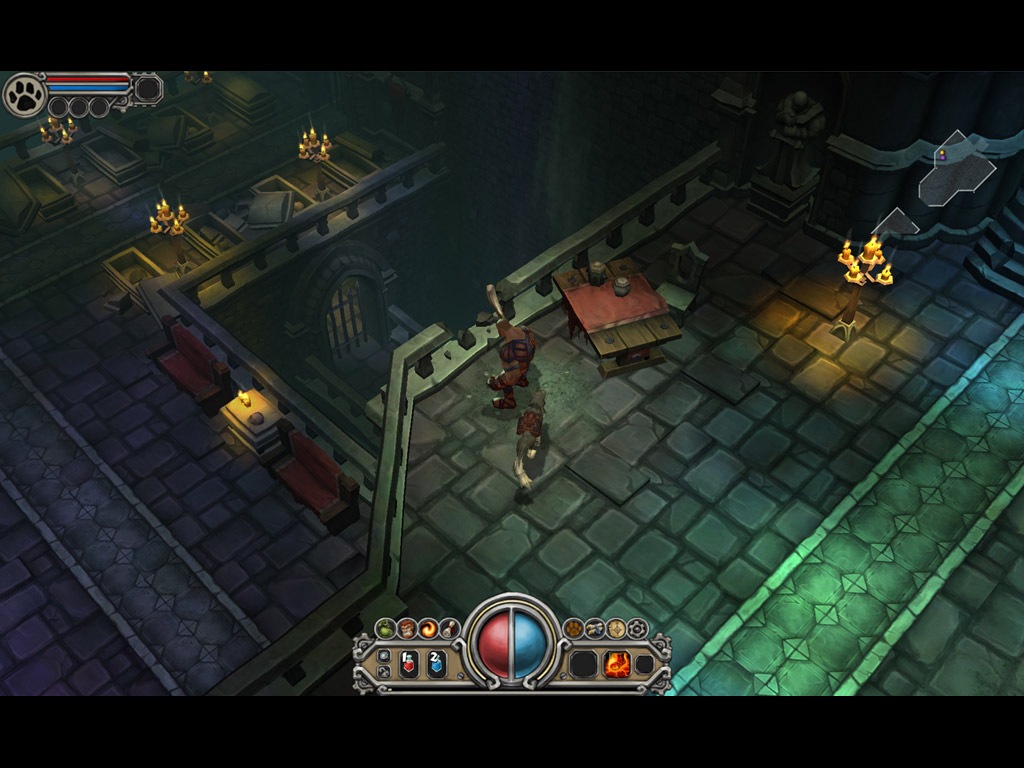
Task: Use the blue mana potion in slot 2
Action: click(436, 663)
